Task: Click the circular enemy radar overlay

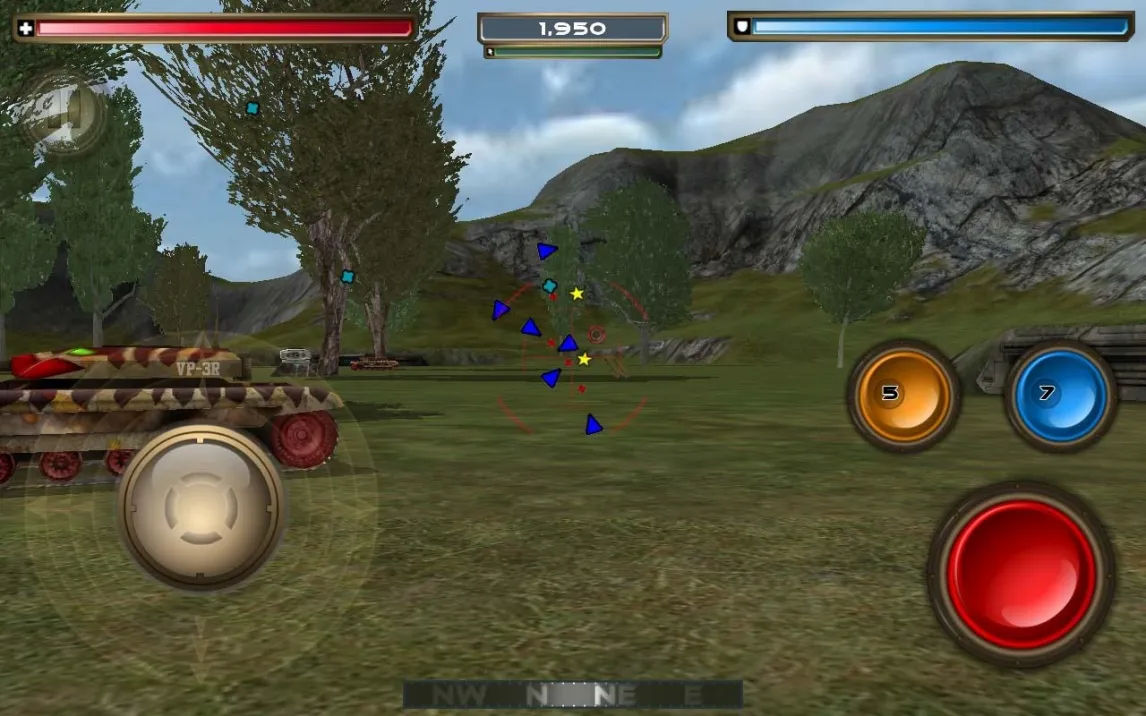Action: (x=571, y=358)
